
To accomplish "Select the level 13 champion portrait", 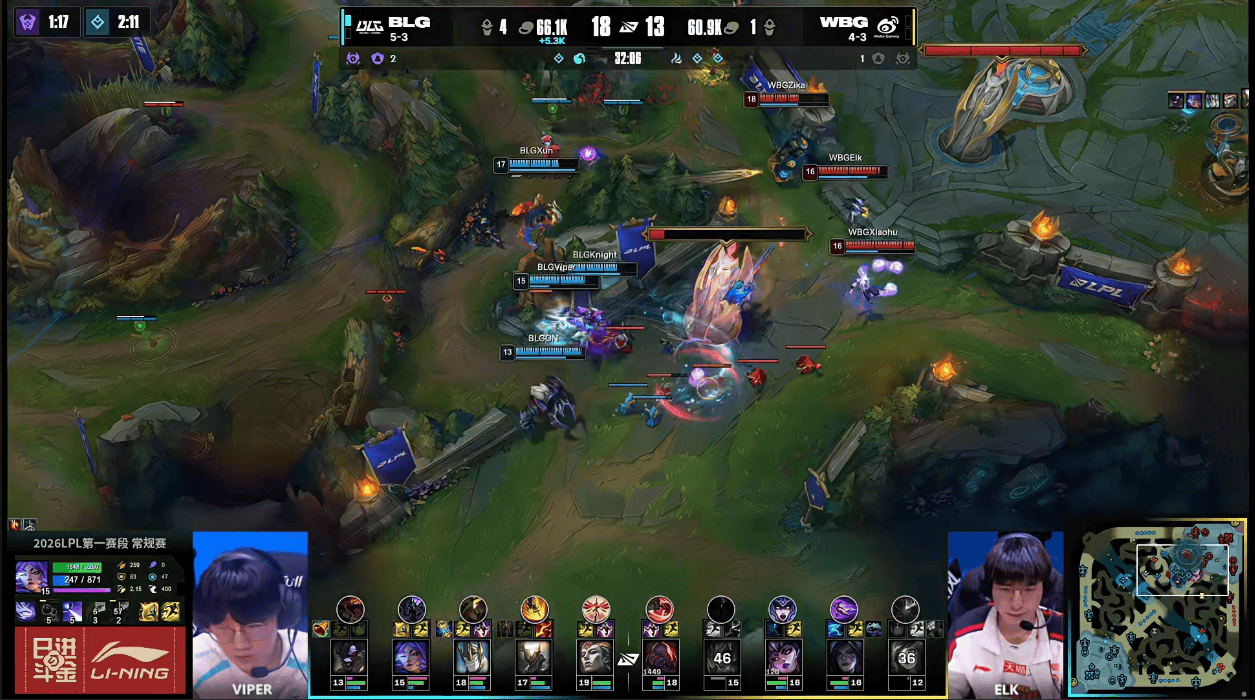I will (349, 657).
